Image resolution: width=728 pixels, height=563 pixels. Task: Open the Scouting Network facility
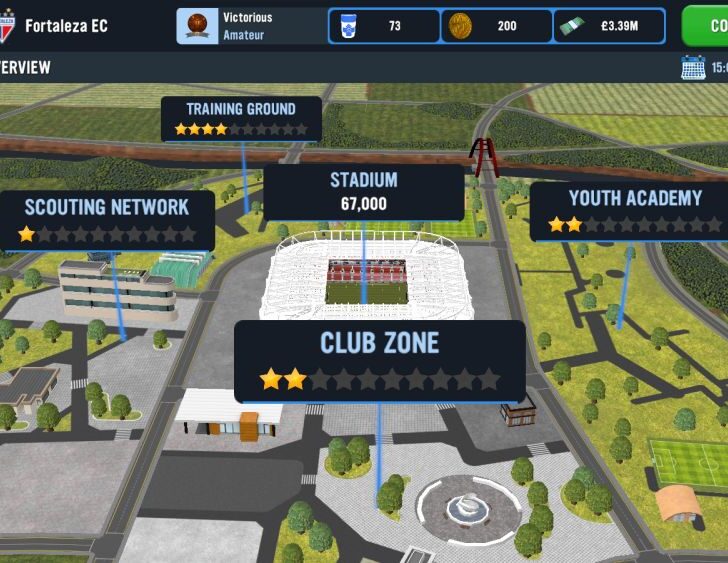pos(107,220)
